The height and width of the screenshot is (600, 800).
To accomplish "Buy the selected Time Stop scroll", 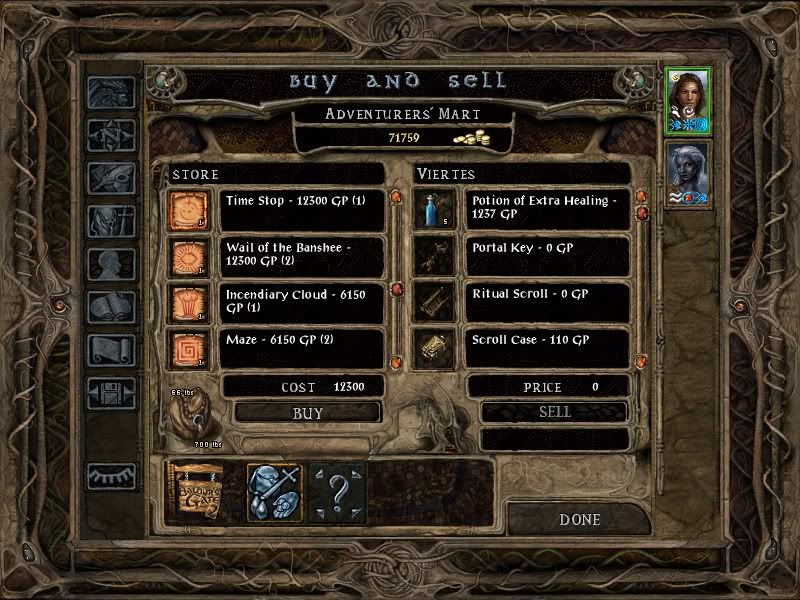I will (x=308, y=412).
